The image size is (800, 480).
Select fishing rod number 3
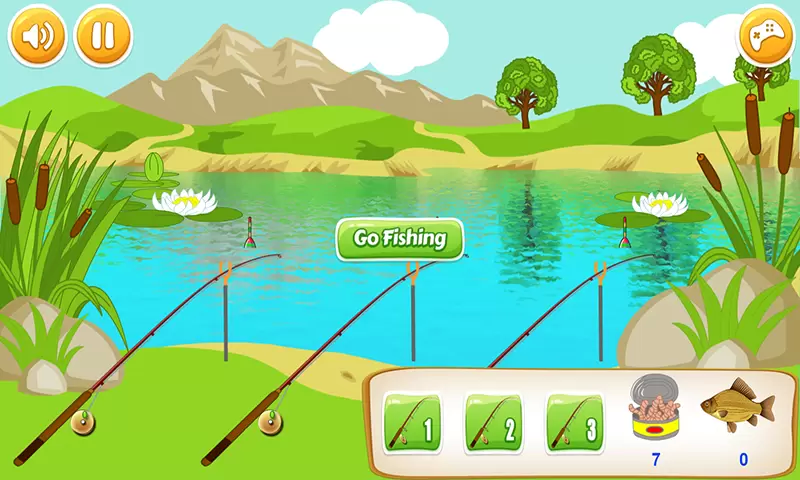(575, 422)
